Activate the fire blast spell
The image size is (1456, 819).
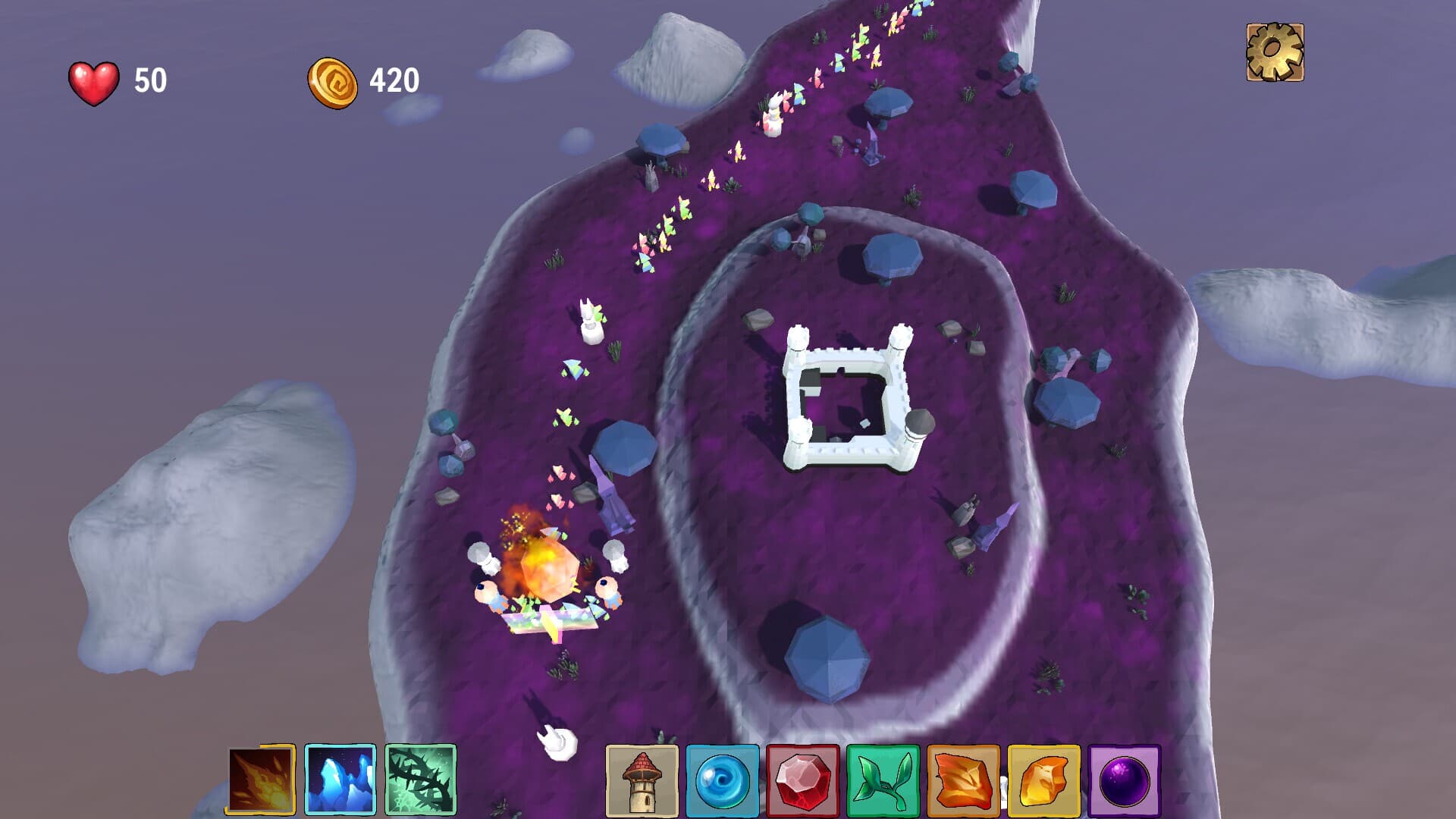[260, 780]
